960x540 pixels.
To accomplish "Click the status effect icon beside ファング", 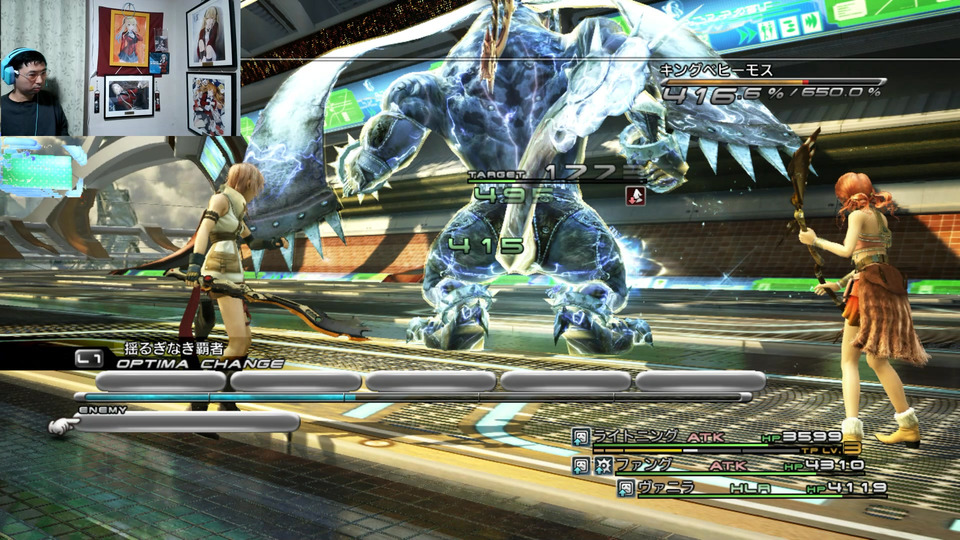I will tap(604, 466).
